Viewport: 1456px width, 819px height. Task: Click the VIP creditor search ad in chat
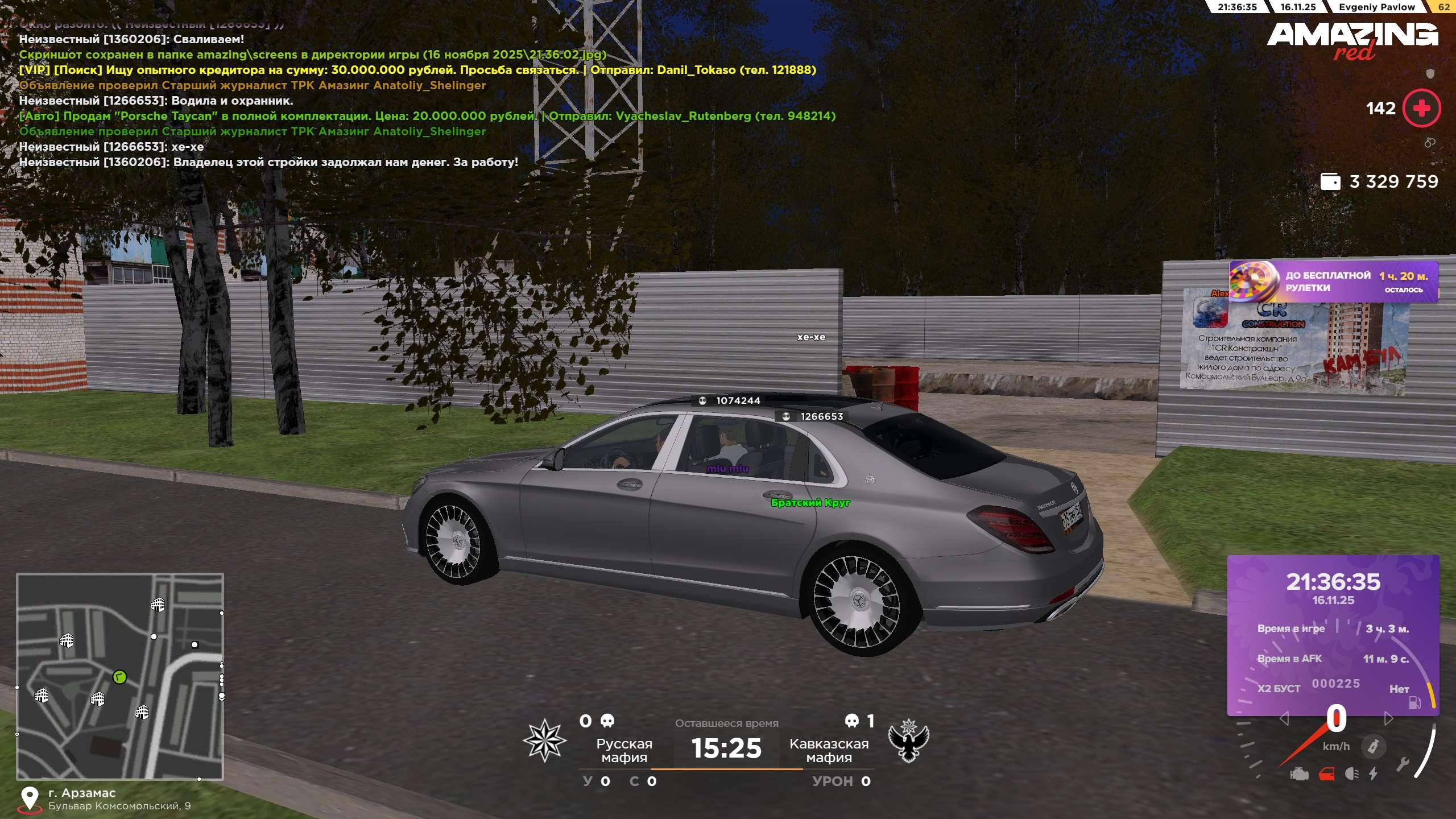pyautogui.click(x=417, y=70)
